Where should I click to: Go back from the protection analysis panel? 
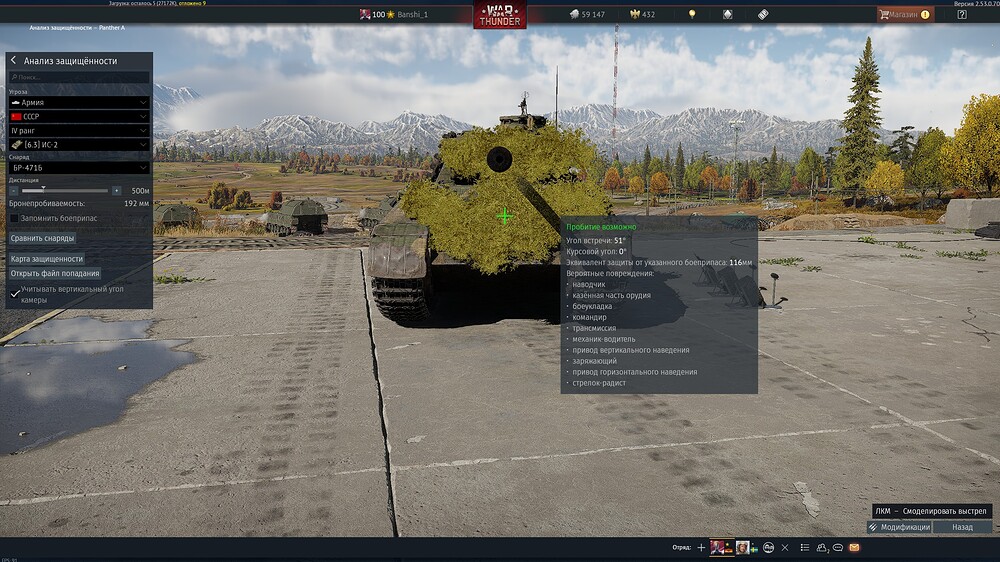pos(14,61)
